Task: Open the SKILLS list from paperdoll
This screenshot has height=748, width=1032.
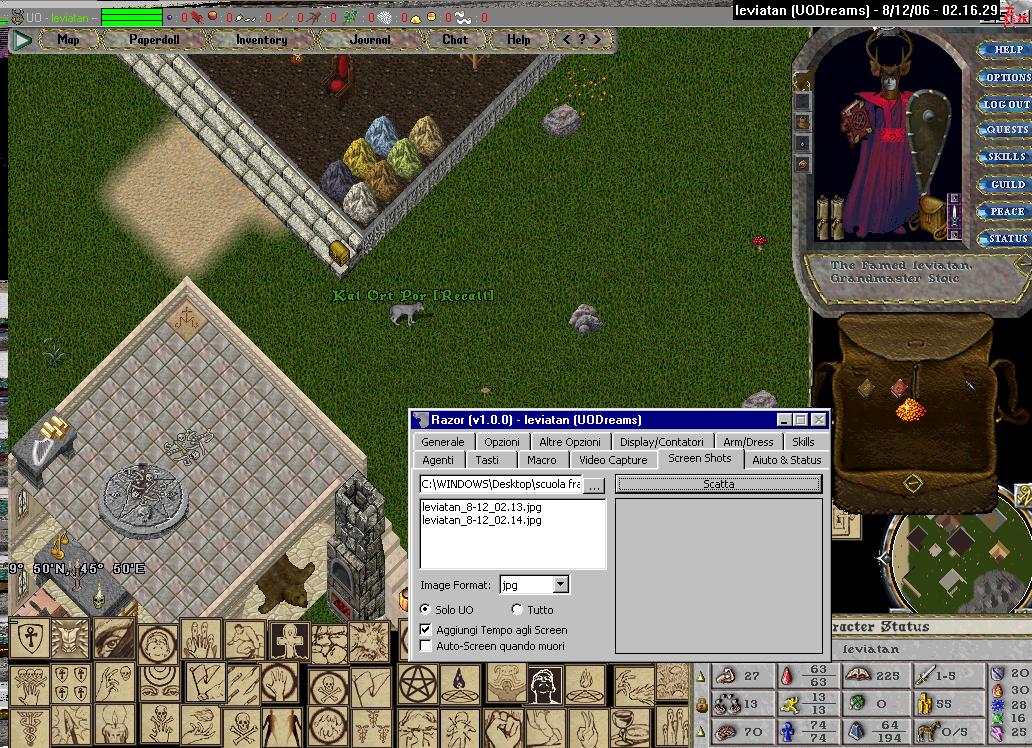Action: pyautogui.click(x=1006, y=157)
